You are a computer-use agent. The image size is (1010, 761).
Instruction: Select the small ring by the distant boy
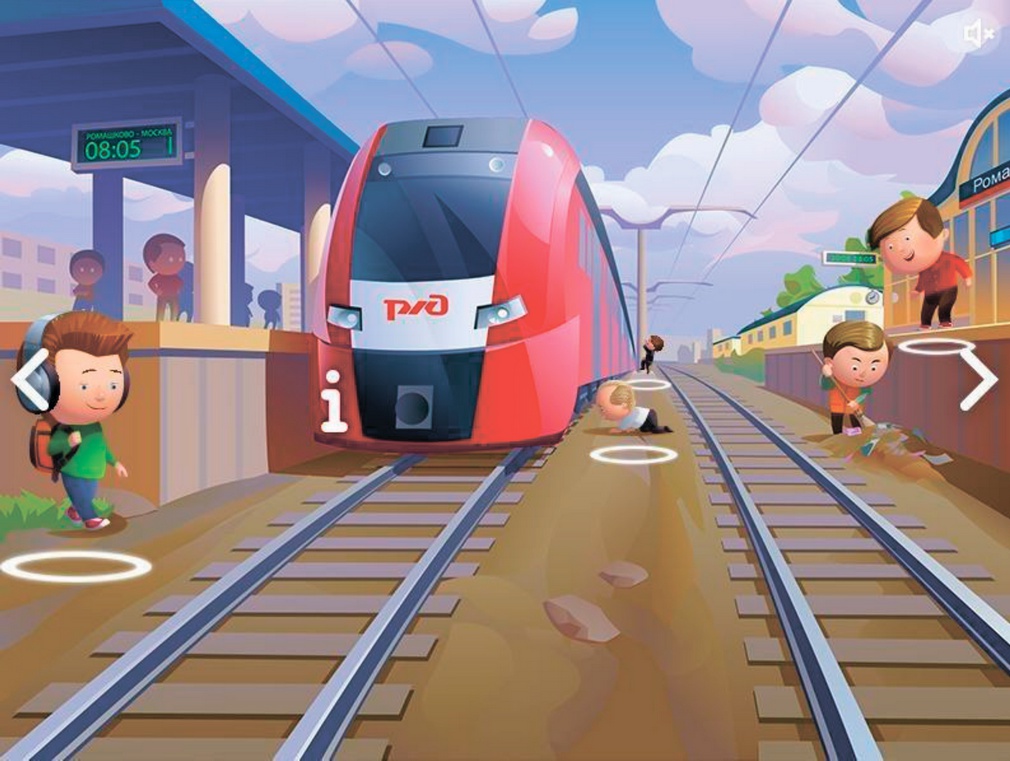pos(649,384)
